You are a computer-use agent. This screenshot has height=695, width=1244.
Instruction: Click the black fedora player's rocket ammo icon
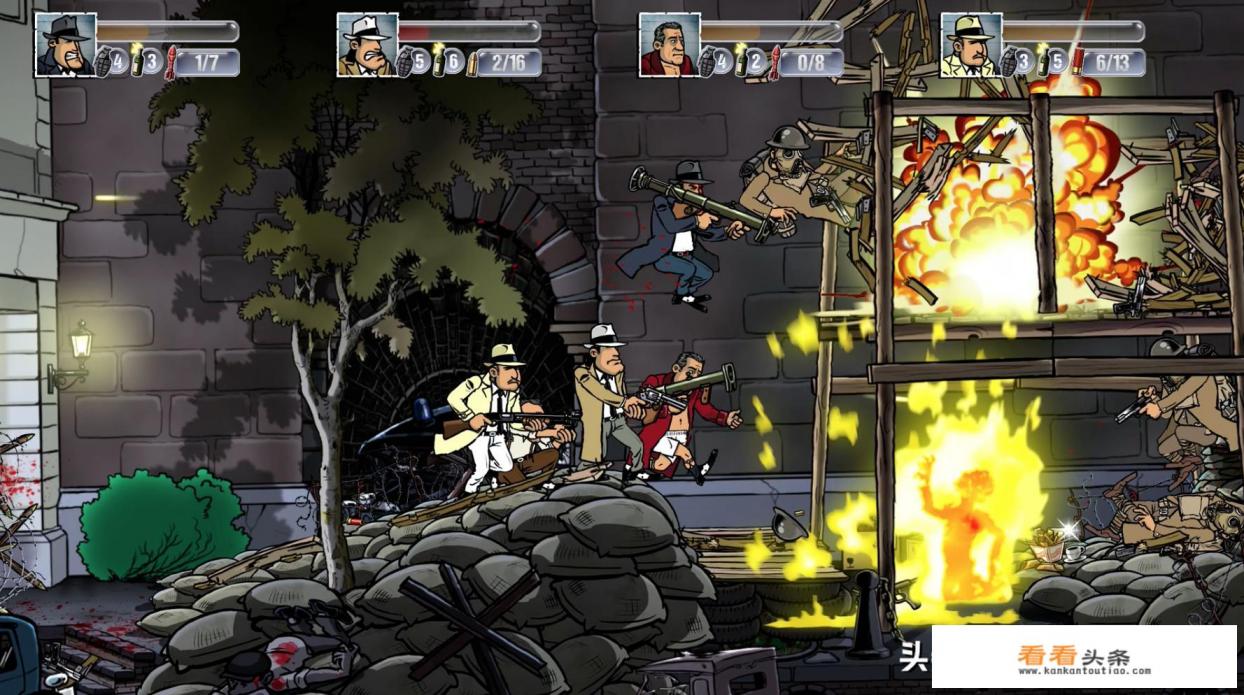[171, 62]
